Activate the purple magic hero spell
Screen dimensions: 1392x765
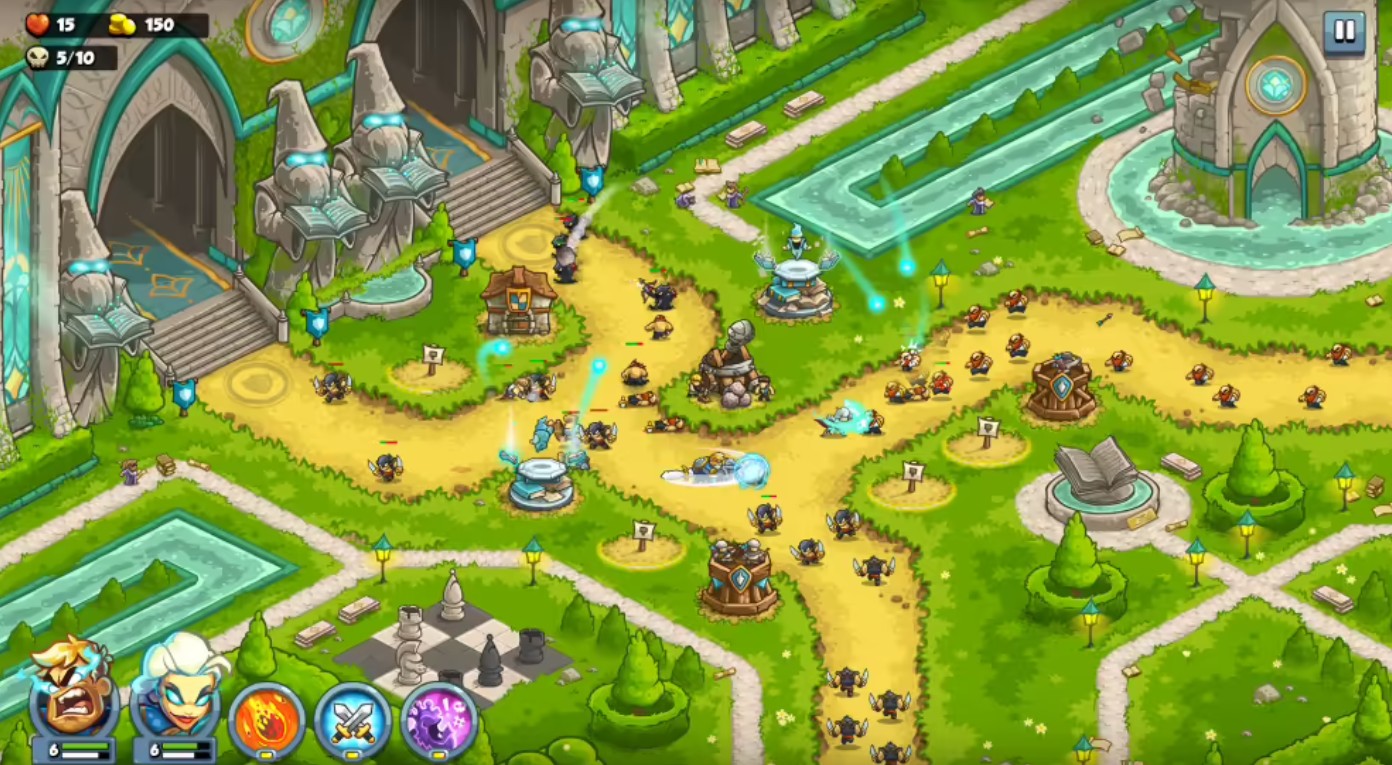point(438,720)
